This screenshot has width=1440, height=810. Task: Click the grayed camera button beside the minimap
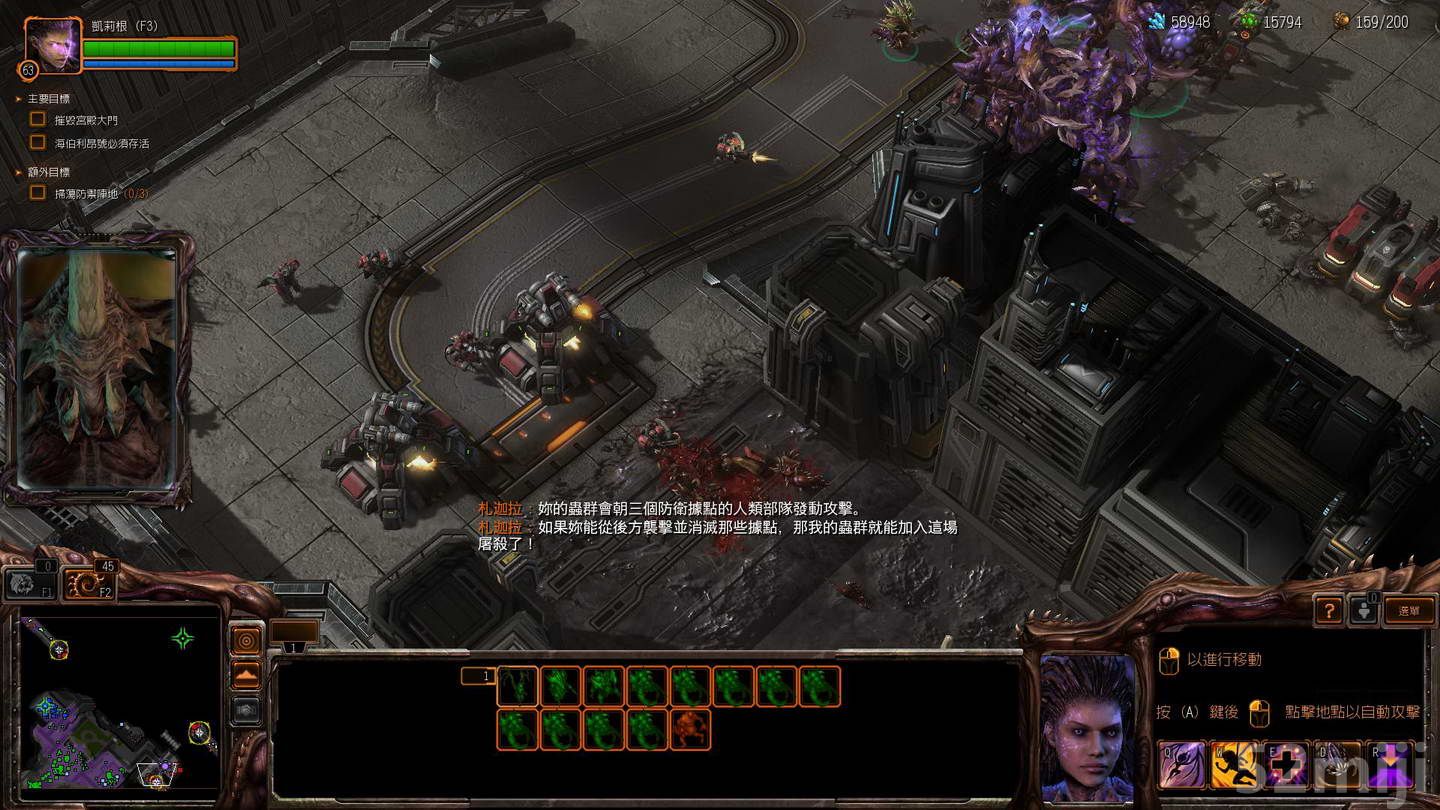coord(245,710)
